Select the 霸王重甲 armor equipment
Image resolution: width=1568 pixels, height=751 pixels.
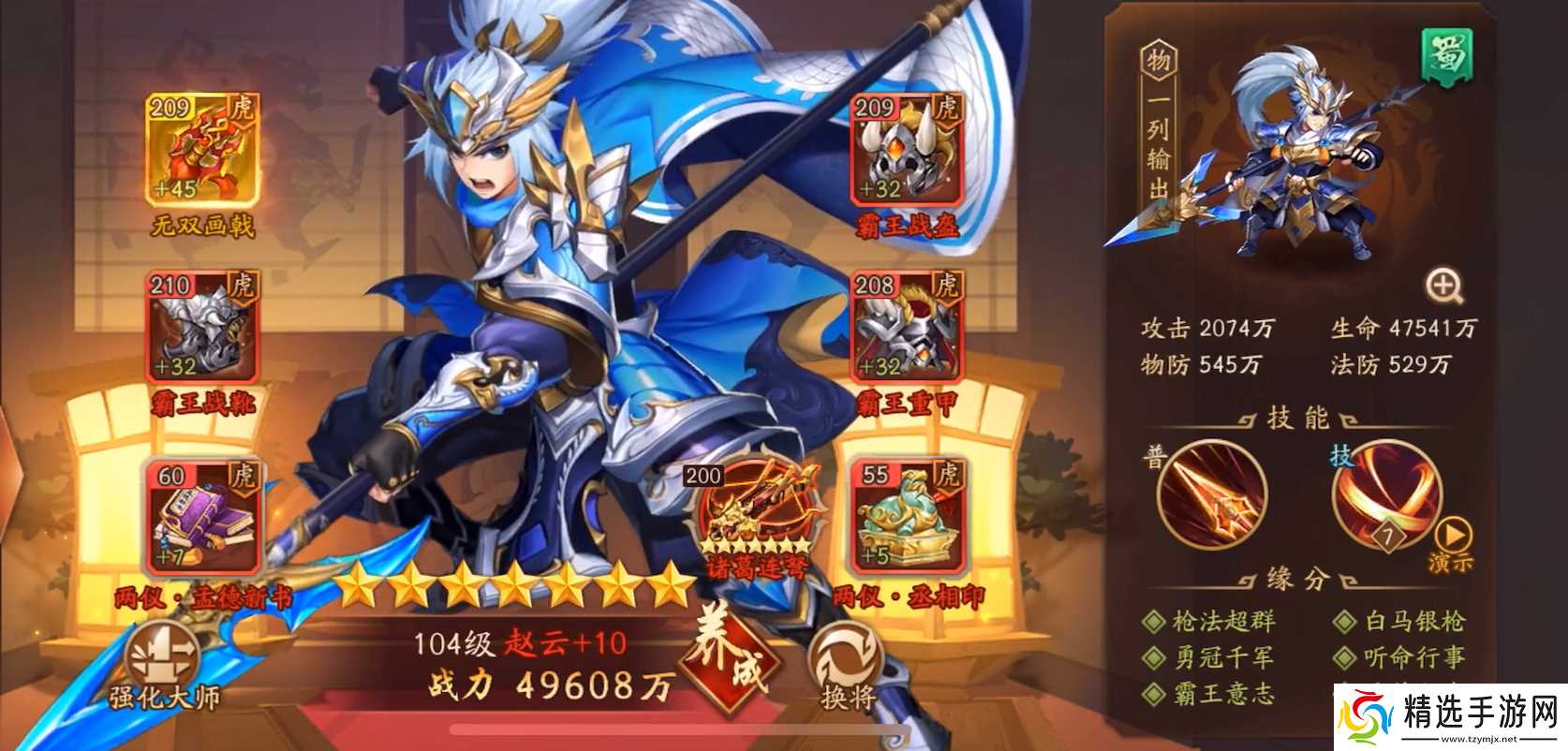click(x=902, y=332)
